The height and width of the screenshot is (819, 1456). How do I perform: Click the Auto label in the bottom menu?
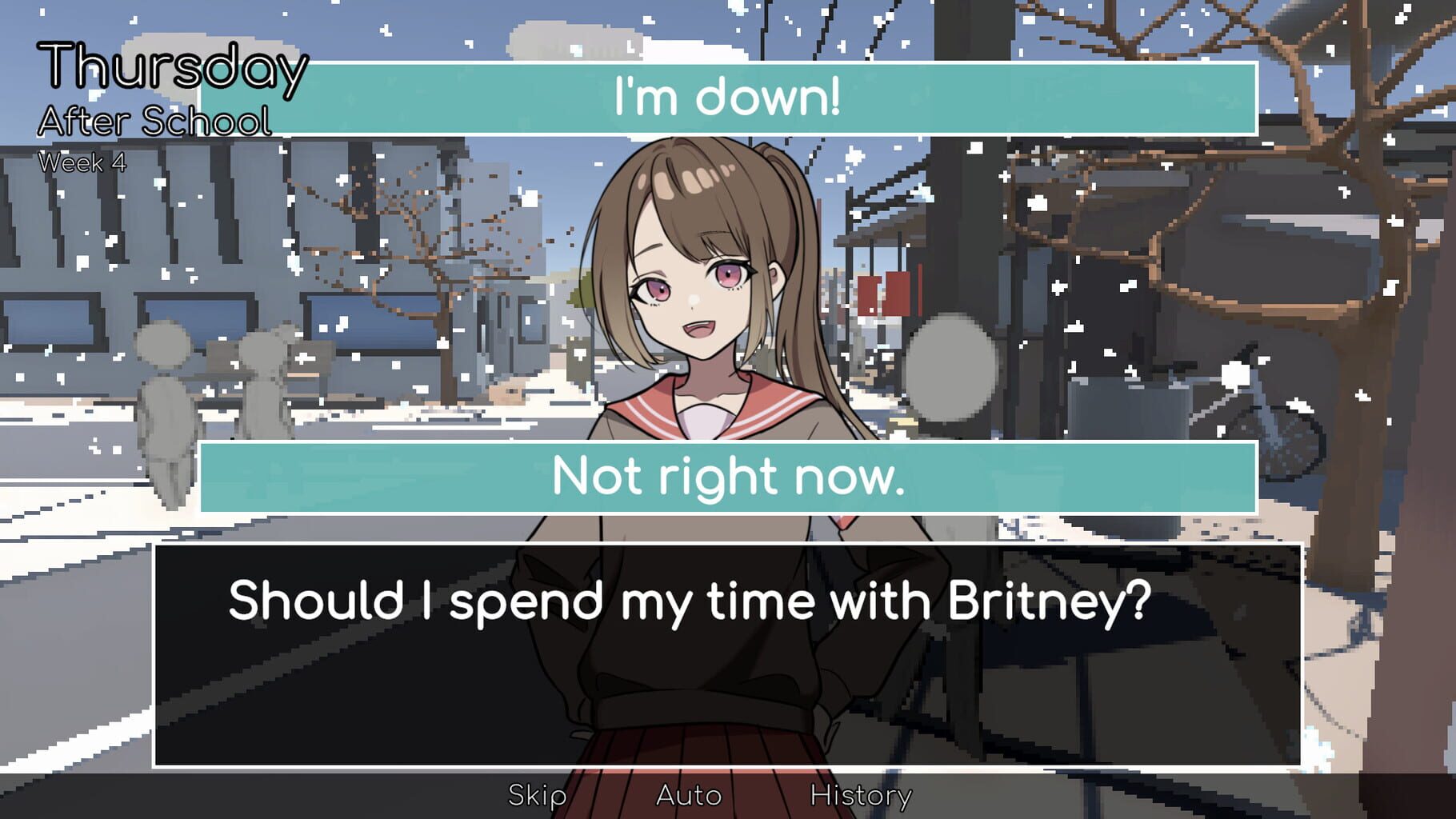(688, 794)
